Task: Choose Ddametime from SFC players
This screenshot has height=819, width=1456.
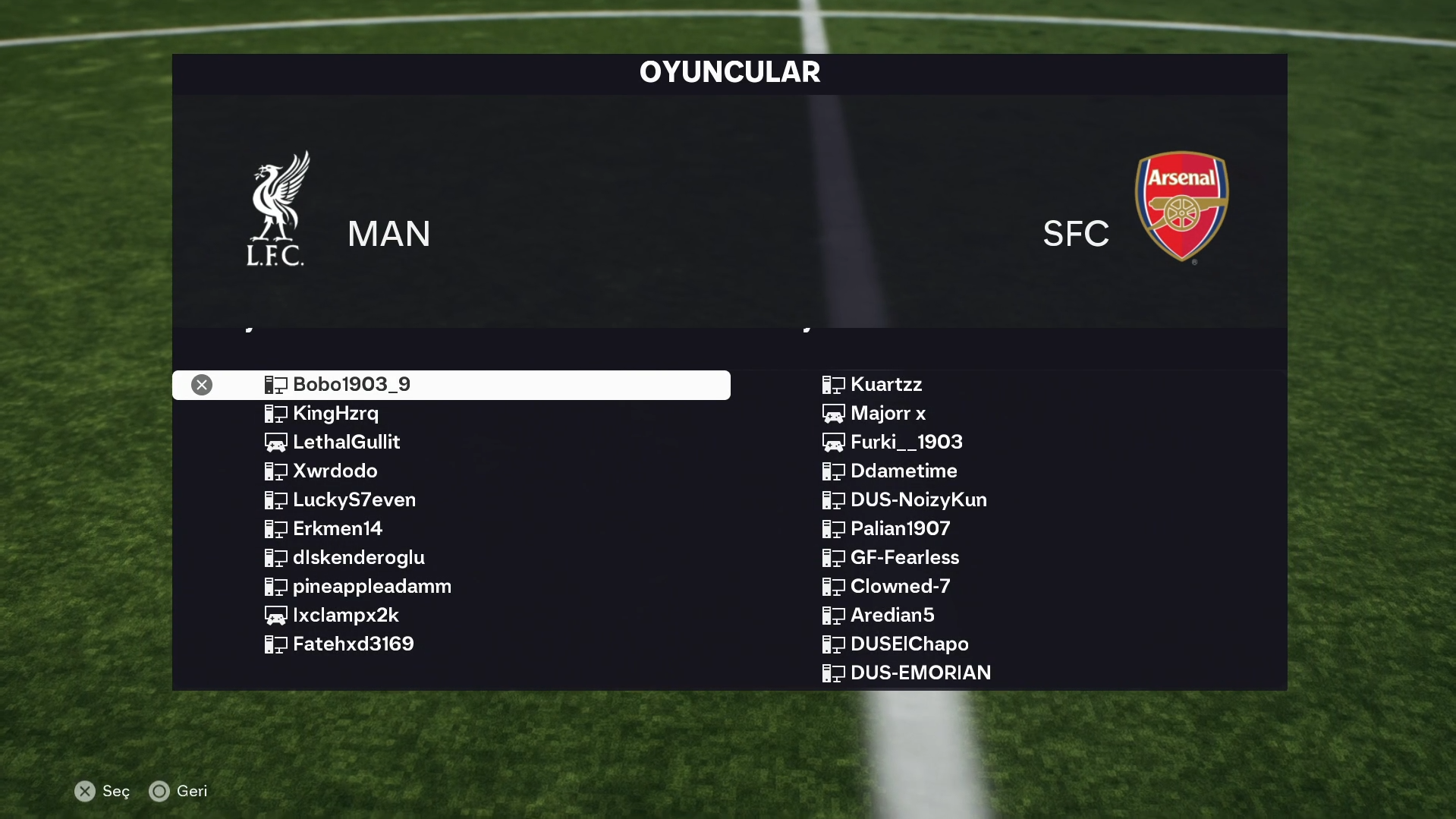Action: click(903, 471)
